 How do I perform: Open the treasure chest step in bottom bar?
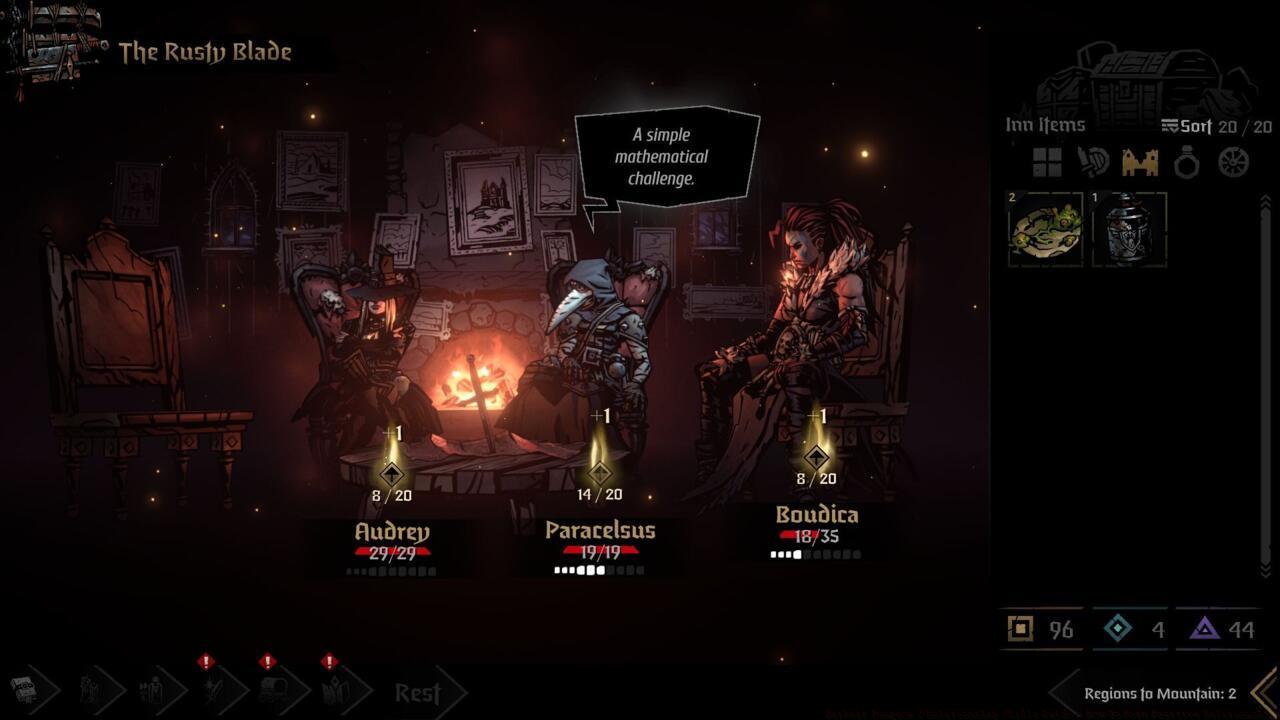[24, 690]
